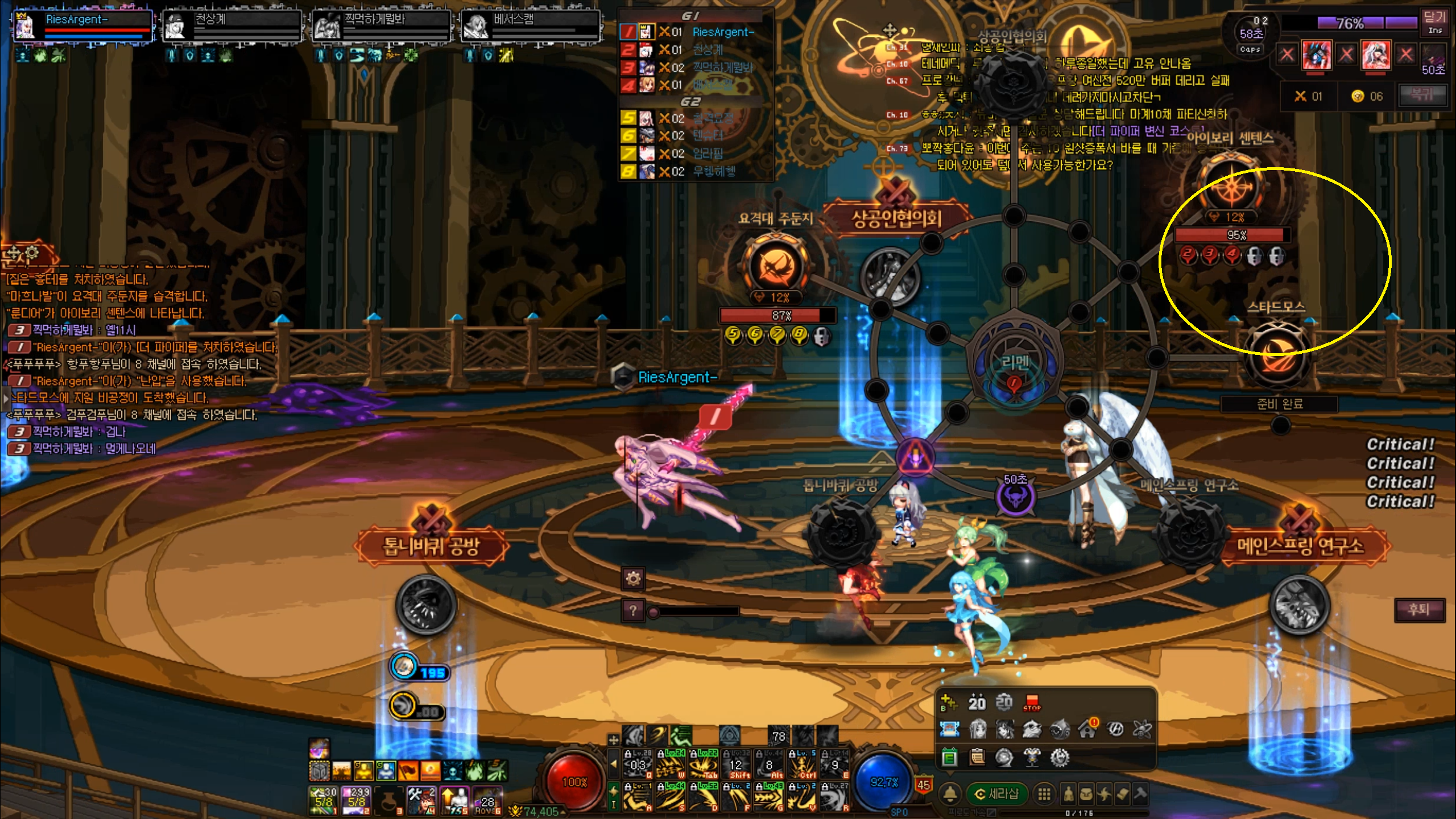1456x819 pixels.
Task: Click the green calendar event icon
Action: tap(949, 758)
